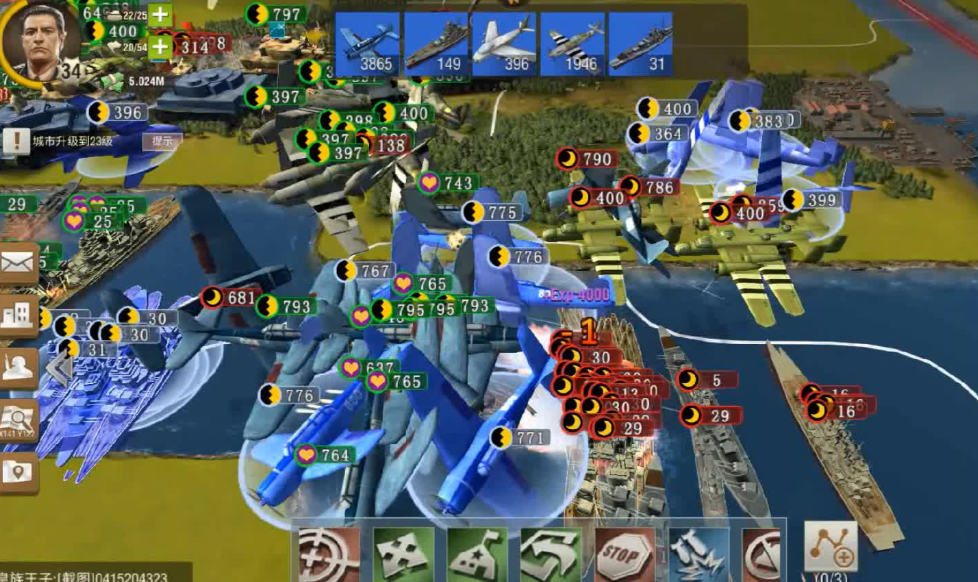This screenshot has width=978, height=582.
Task: Tap the 提示 hint button
Action: (162, 141)
